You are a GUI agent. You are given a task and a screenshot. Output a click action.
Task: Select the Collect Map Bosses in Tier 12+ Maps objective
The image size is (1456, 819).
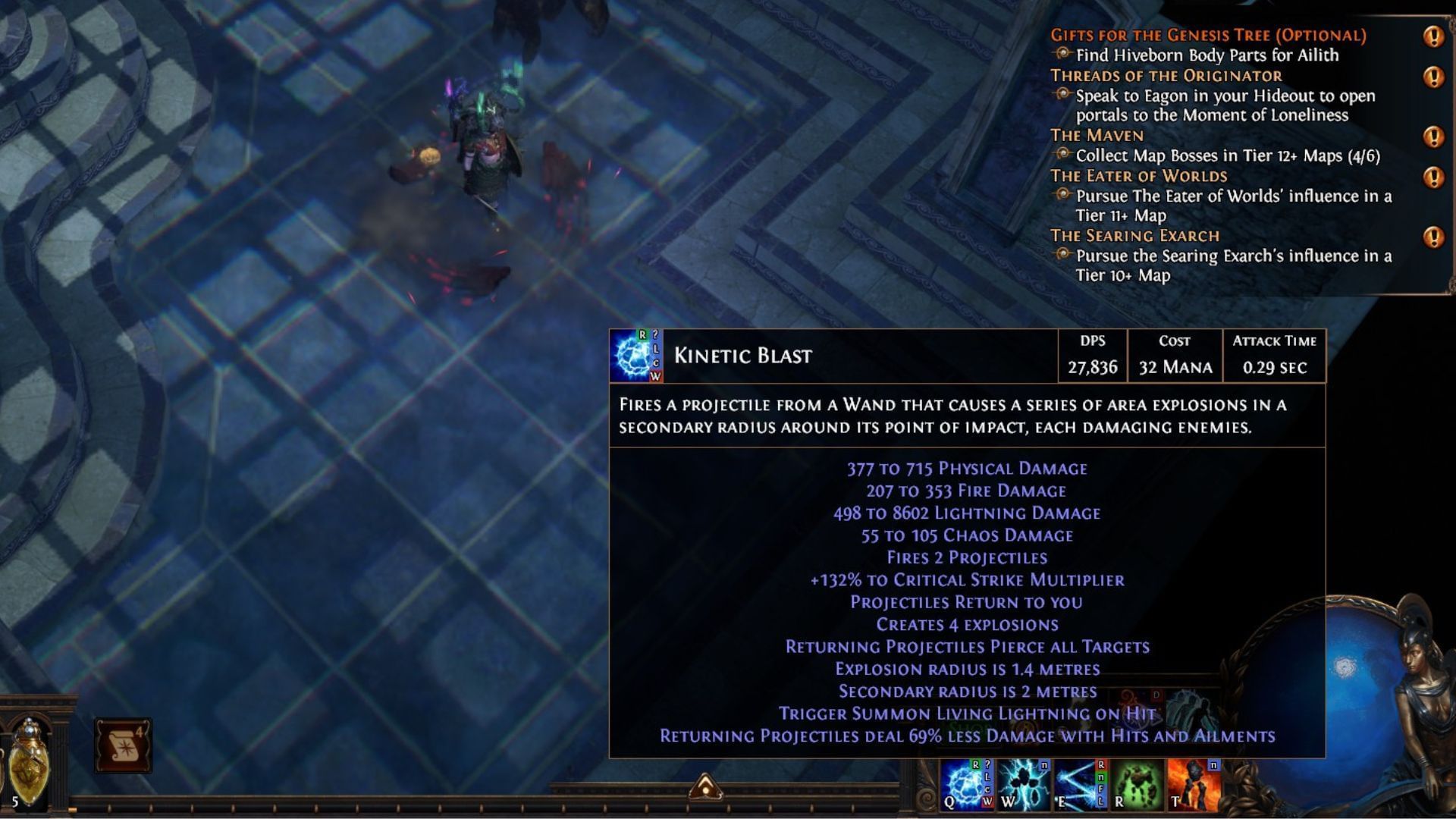(x=1228, y=156)
